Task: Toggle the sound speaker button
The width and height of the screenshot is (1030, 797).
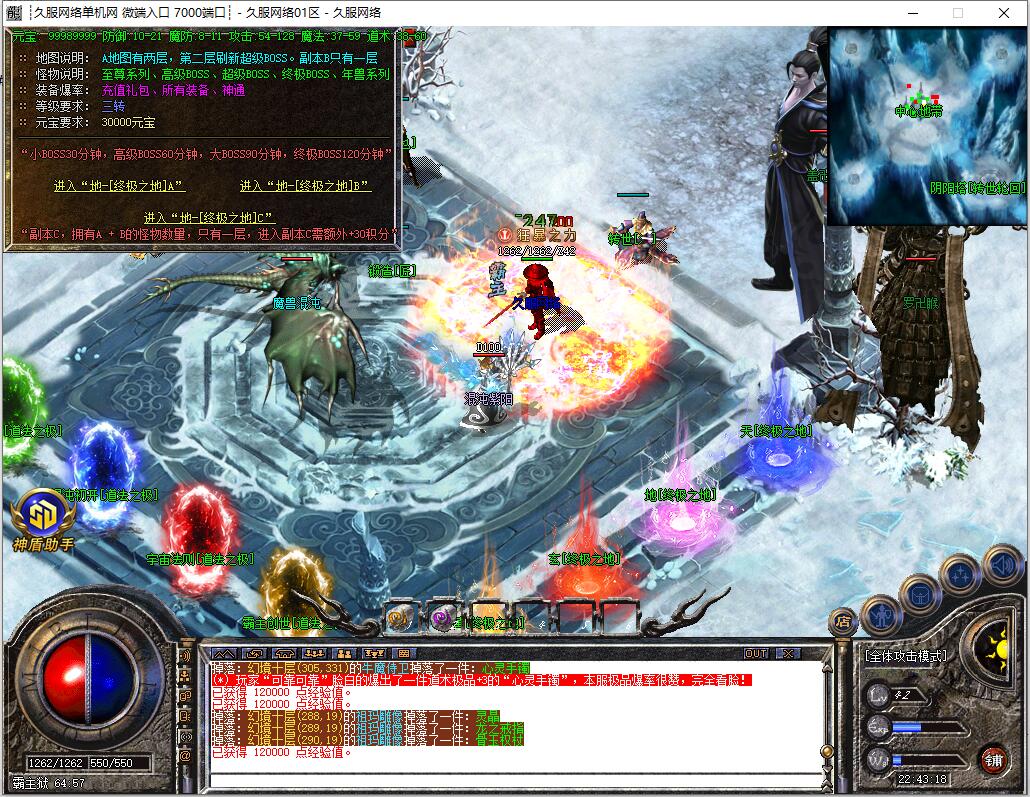Action: 1002,565
